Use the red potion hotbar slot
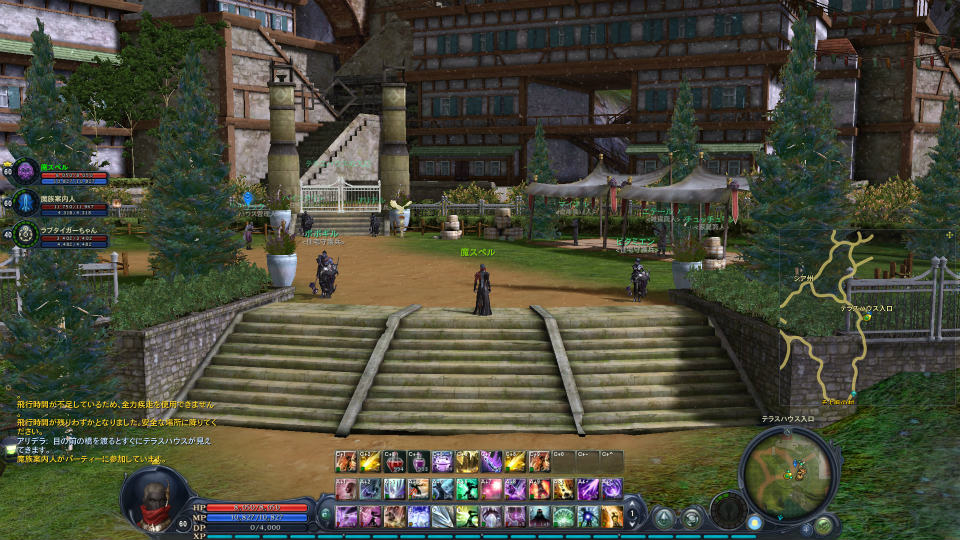The image size is (960, 540). pos(395,461)
